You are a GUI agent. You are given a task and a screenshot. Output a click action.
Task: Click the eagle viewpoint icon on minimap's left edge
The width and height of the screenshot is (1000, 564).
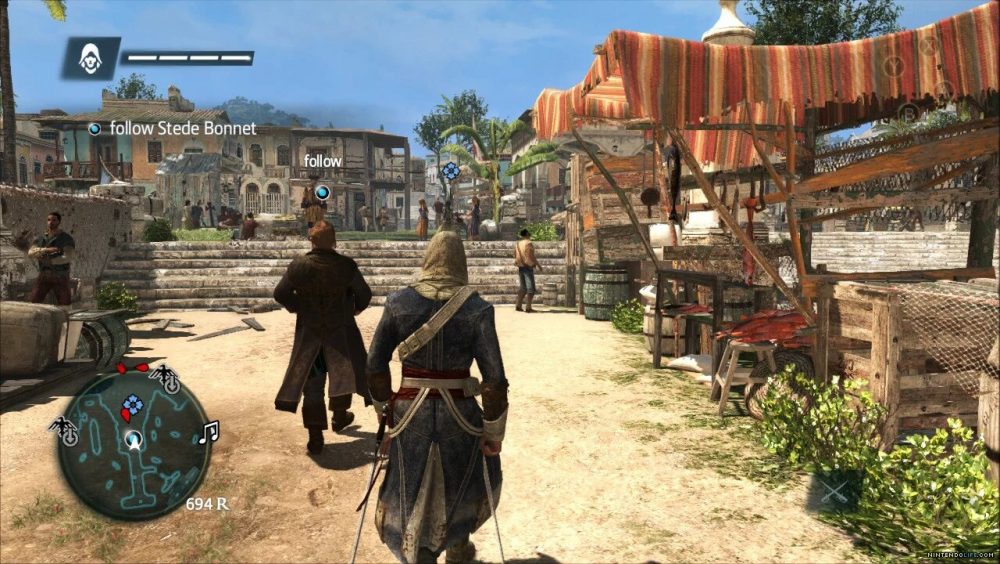click(x=64, y=429)
